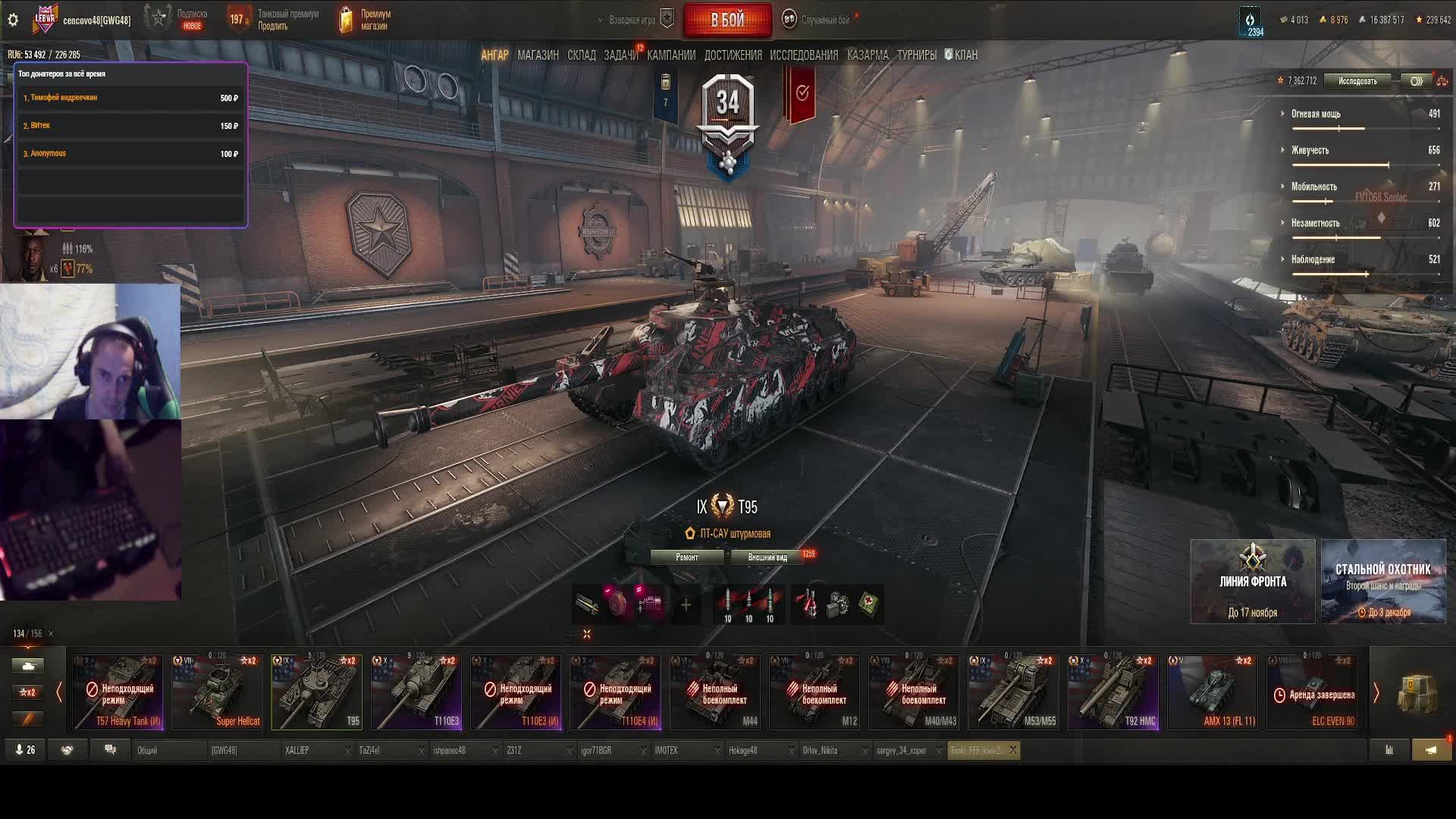The width and height of the screenshot is (1456, 819).
Task: Go to the КАМПАНИИ tab
Action: (671, 55)
